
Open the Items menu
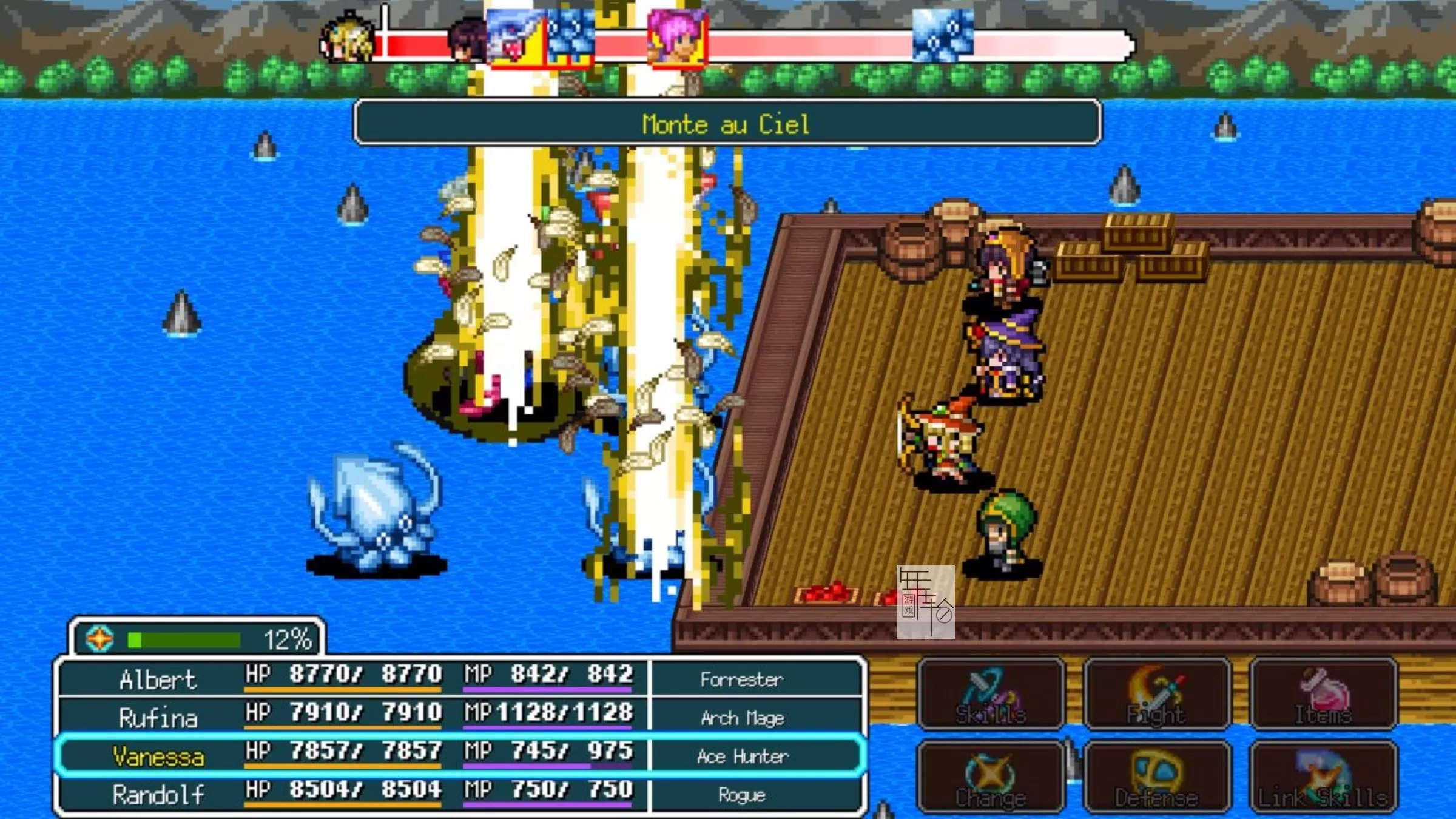click(x=1324, y=694)
